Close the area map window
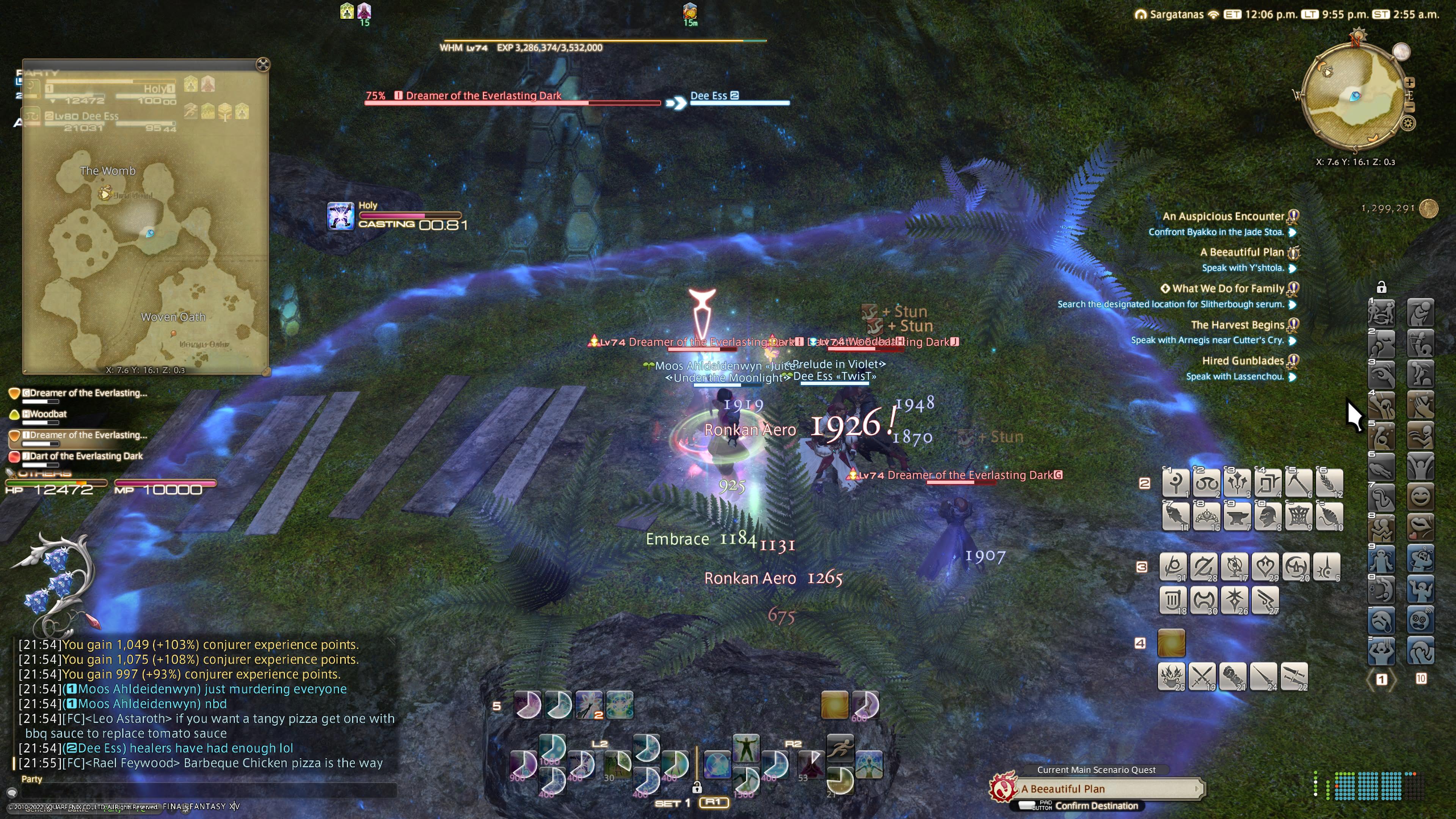This screenshot has width=1456, height=819. click(263, 64)
